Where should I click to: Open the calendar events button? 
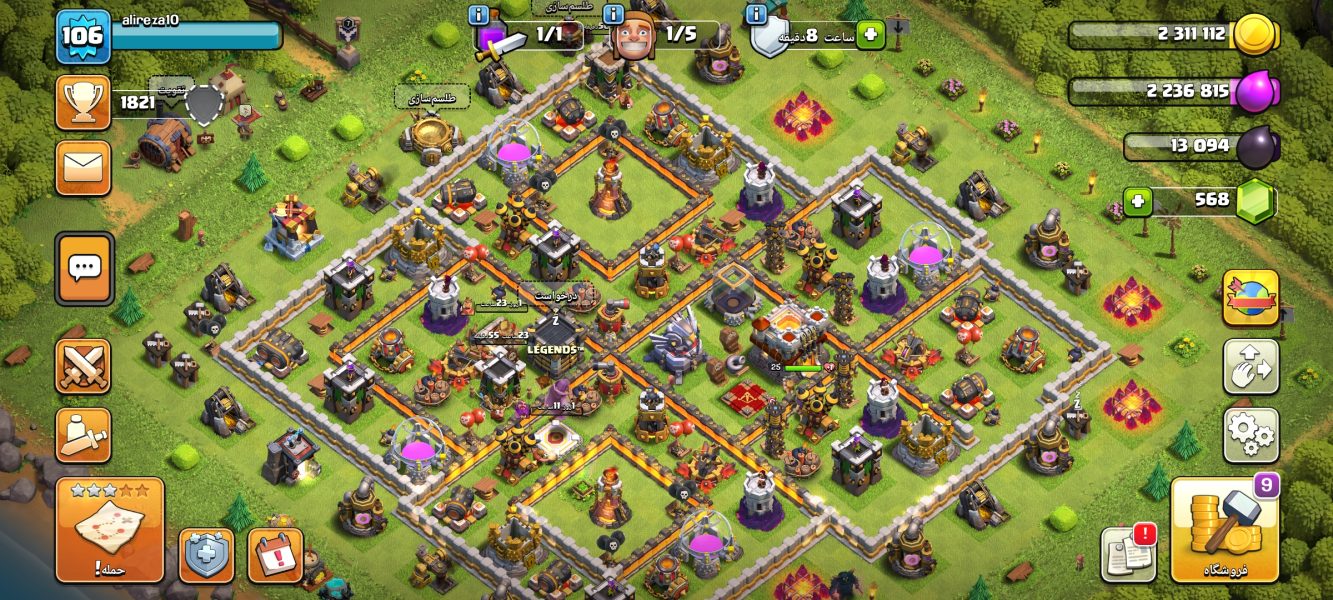tap(275, 556)
